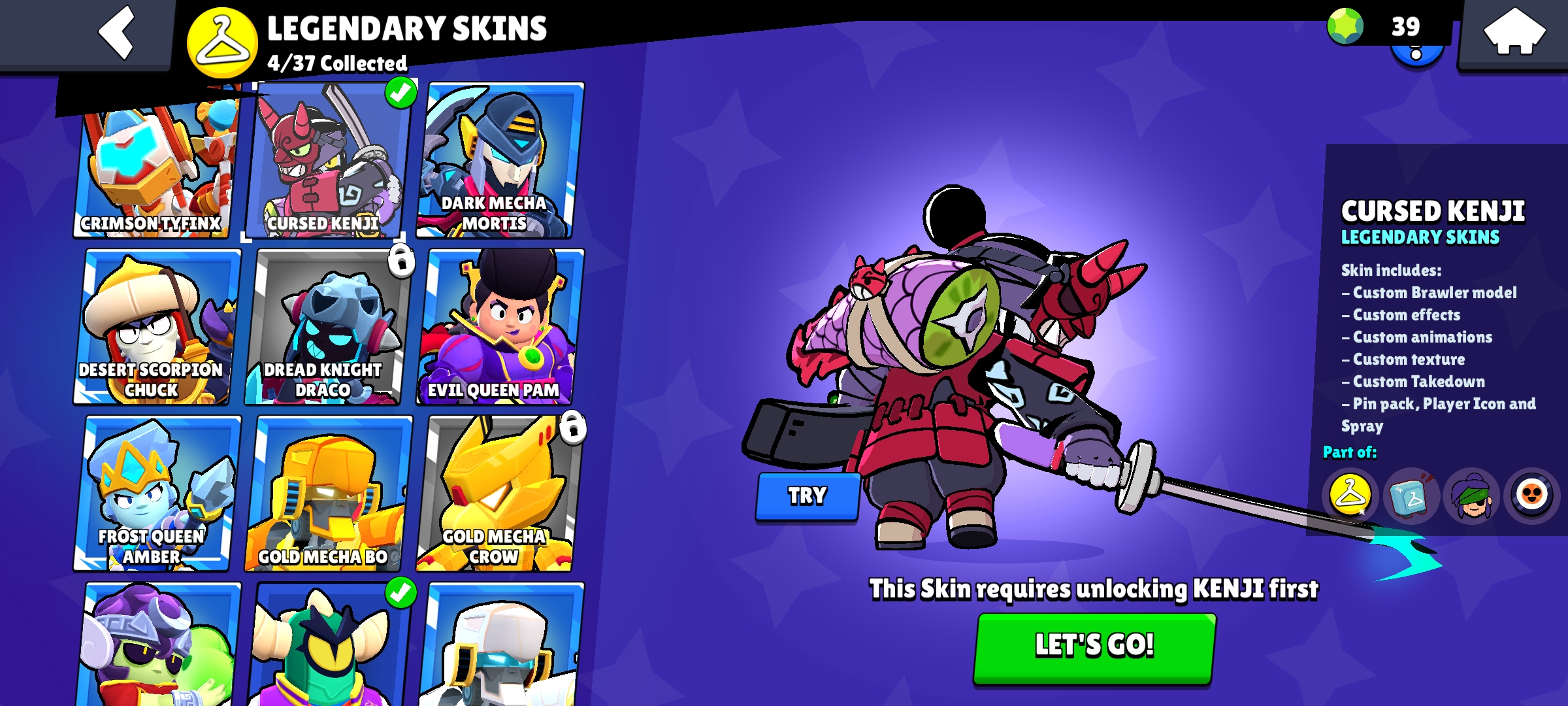The width and height of the screenshot is (1568, 706).
Task: Choose the Cursed Kenji skin card
Action: (x=327, y=160)
